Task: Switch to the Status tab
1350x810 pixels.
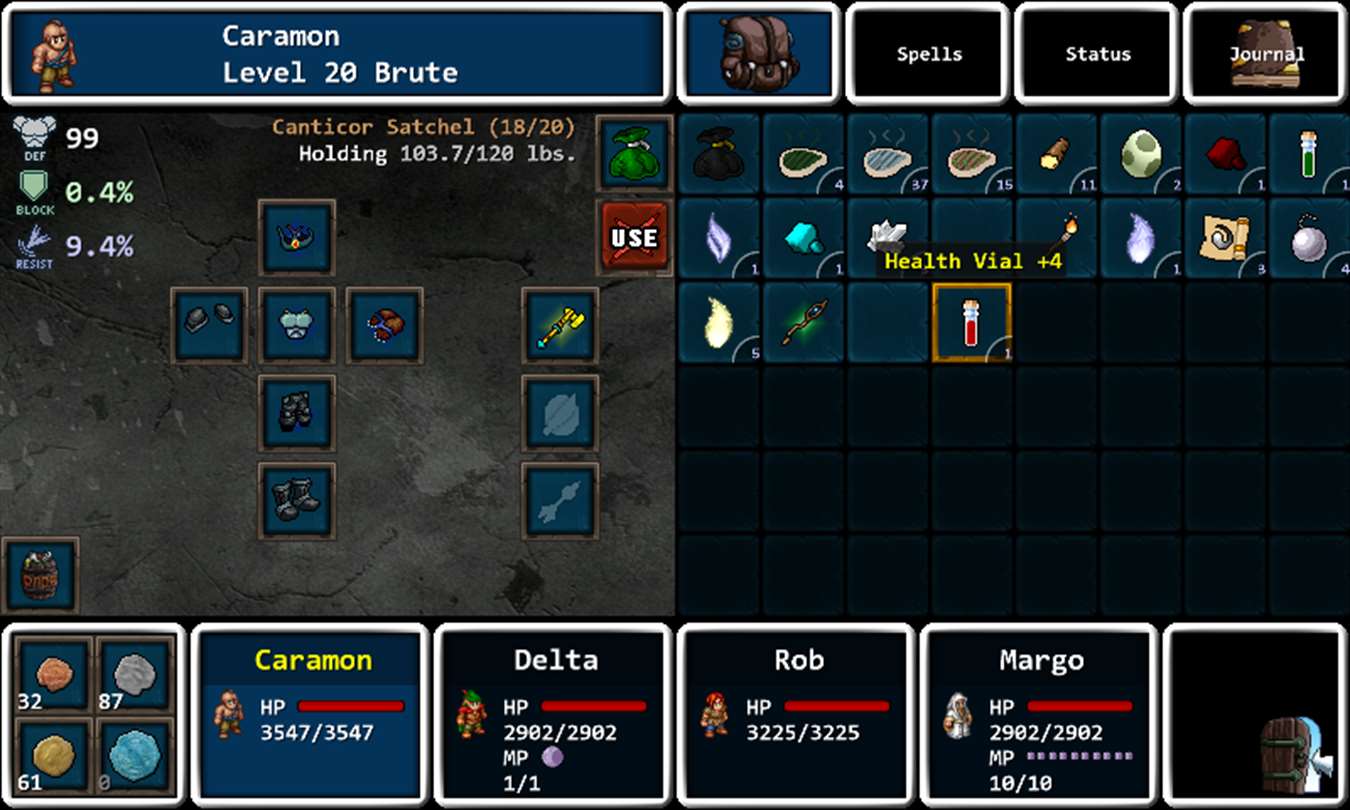Action: coord(1097,54)
